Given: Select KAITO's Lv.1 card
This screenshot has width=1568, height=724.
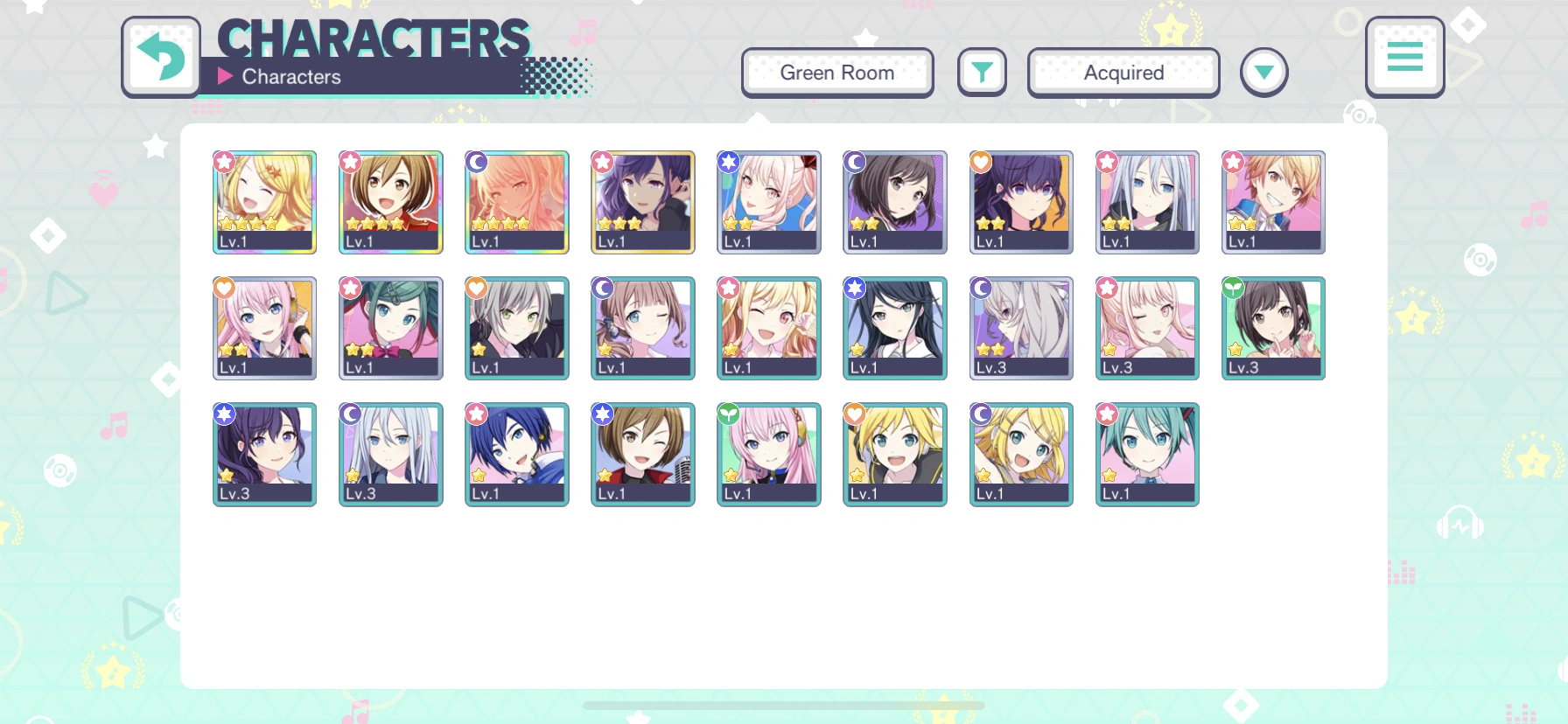Looking at the screenshot, I should coord(516,455).
